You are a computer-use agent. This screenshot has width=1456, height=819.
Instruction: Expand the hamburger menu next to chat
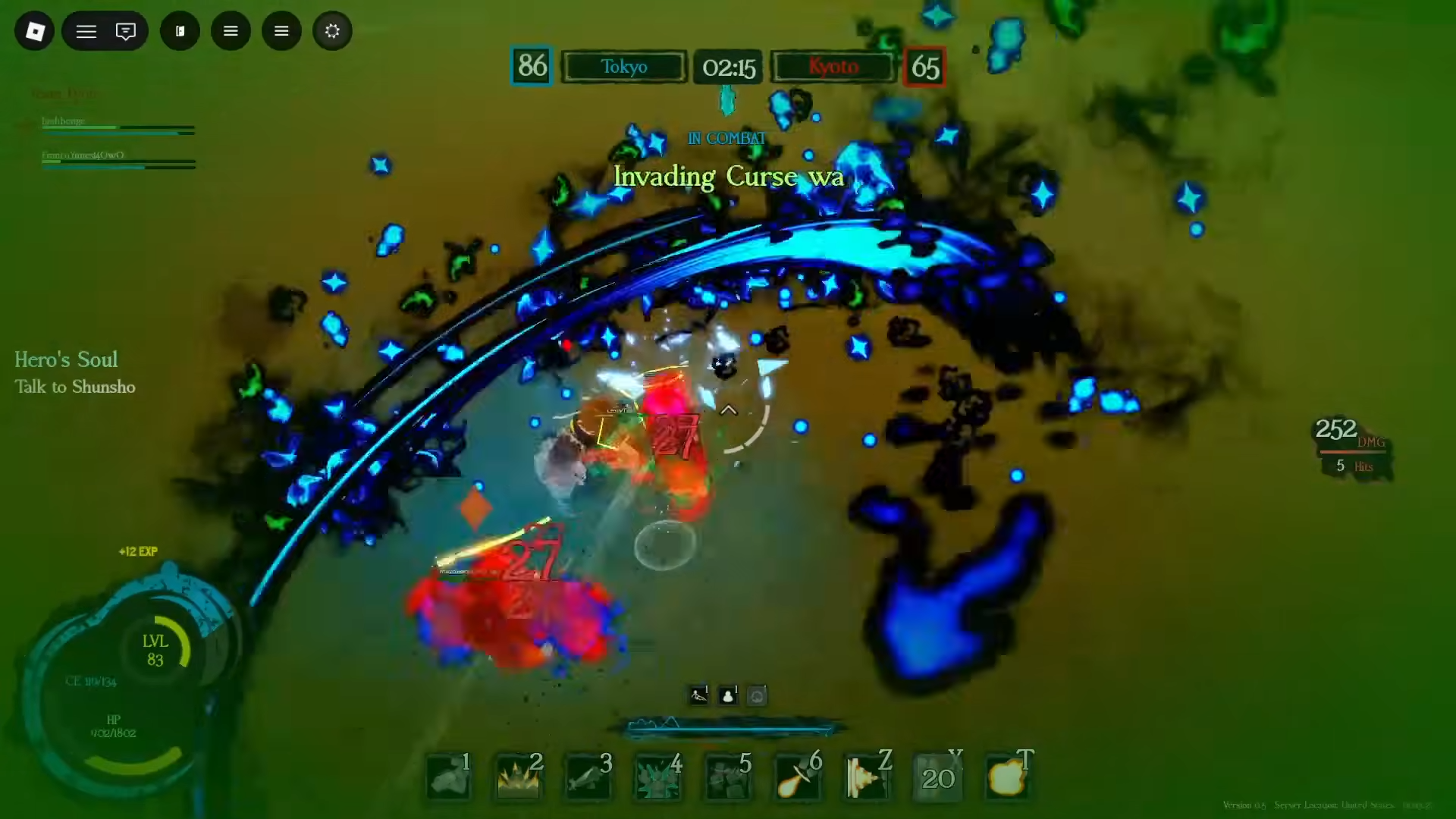(x=86, y=31)
